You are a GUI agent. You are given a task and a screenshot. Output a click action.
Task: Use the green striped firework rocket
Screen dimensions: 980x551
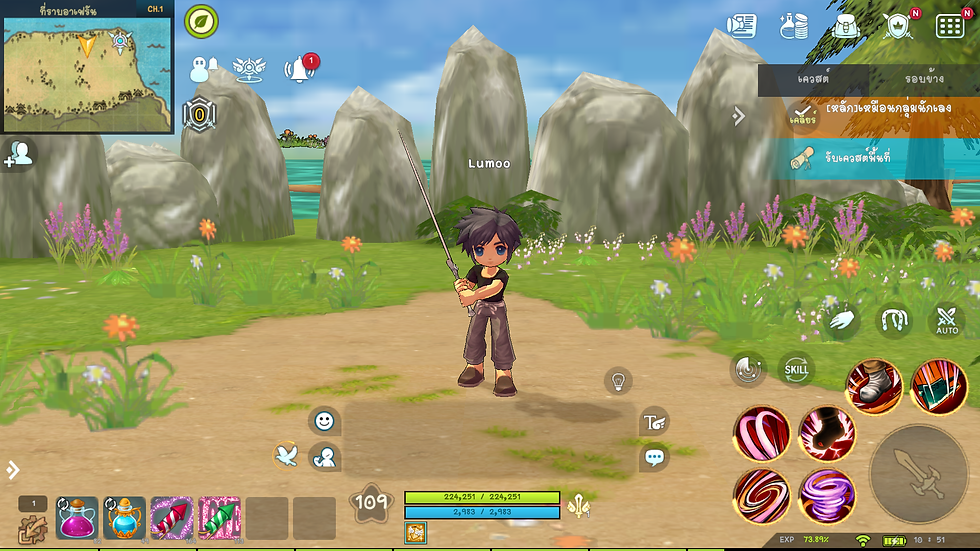(x=219, y=518)
